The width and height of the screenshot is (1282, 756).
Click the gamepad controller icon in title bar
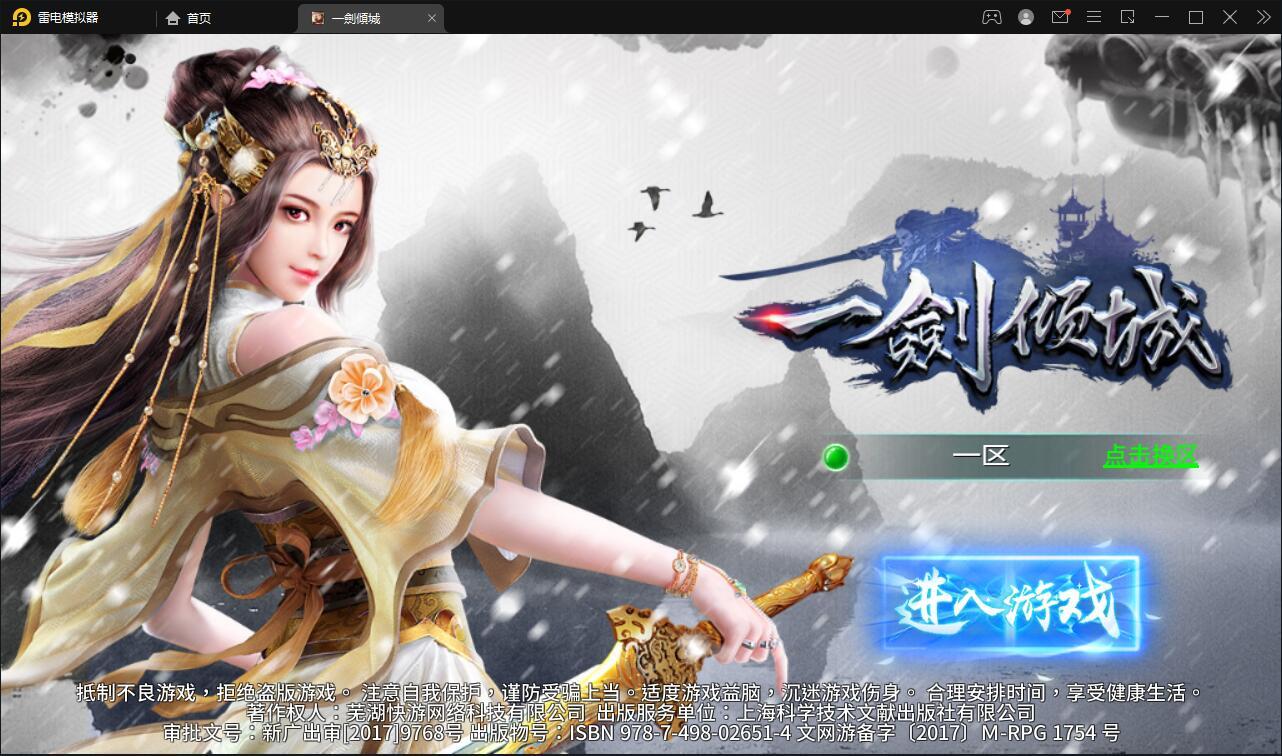coord(992,17)
